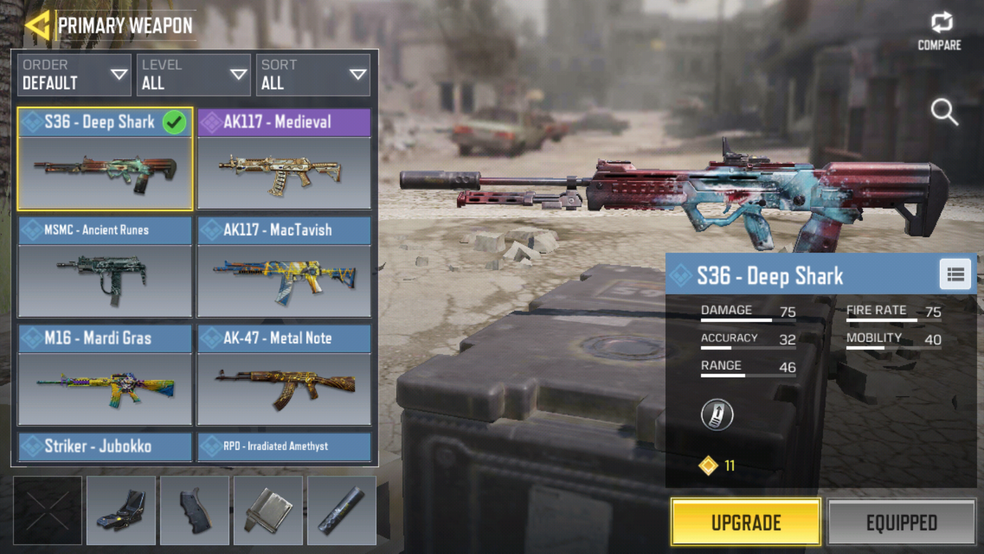Show the weapon details list icon

click(x=955, y=275)
